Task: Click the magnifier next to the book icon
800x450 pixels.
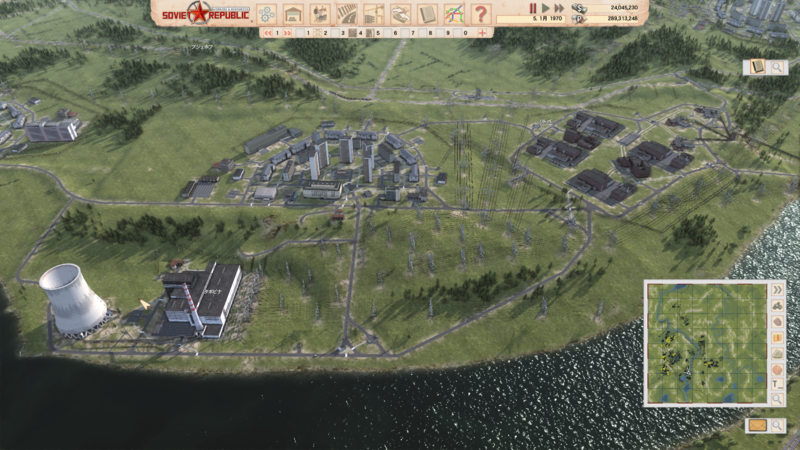Action: tap(776, 67)
